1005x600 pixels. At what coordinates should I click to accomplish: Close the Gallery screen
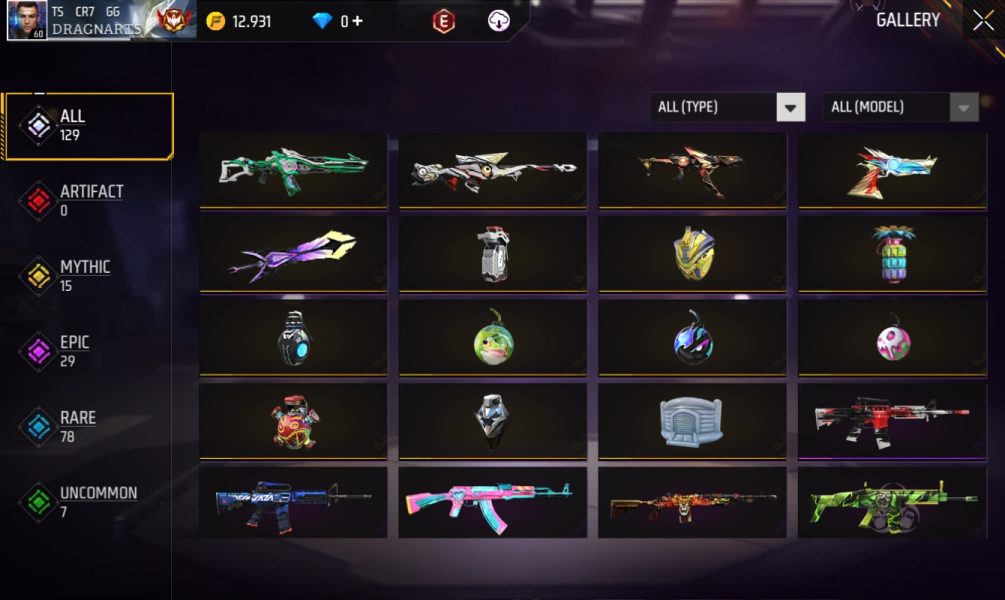coord(982,20)
